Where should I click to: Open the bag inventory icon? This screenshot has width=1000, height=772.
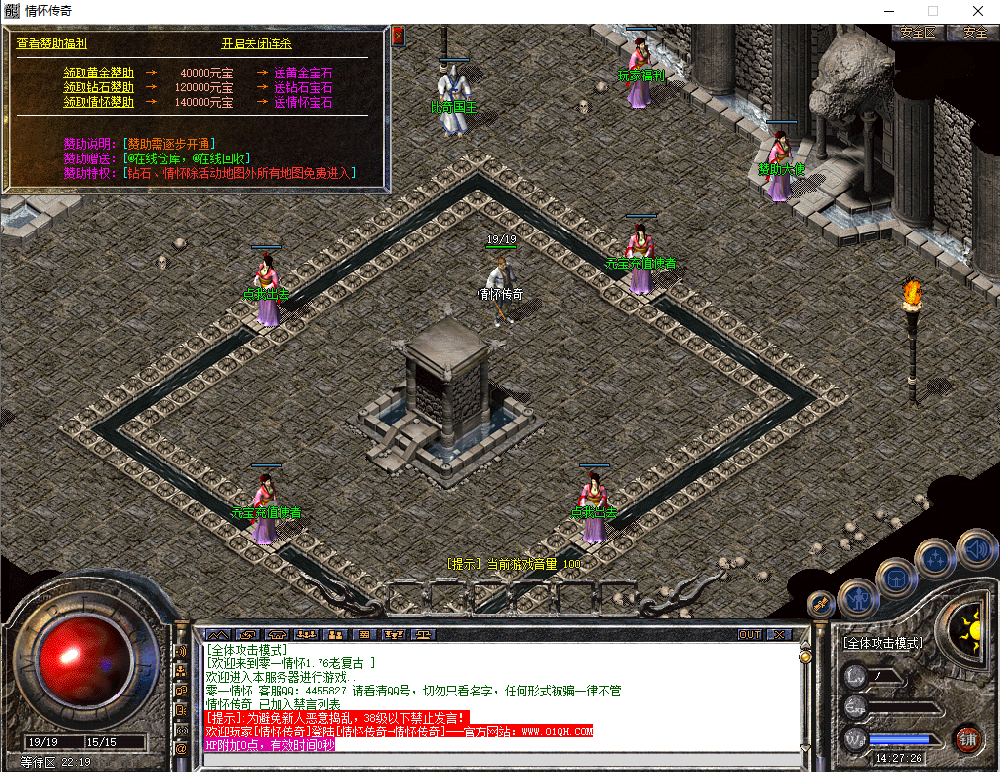click(x=896, y=578)
